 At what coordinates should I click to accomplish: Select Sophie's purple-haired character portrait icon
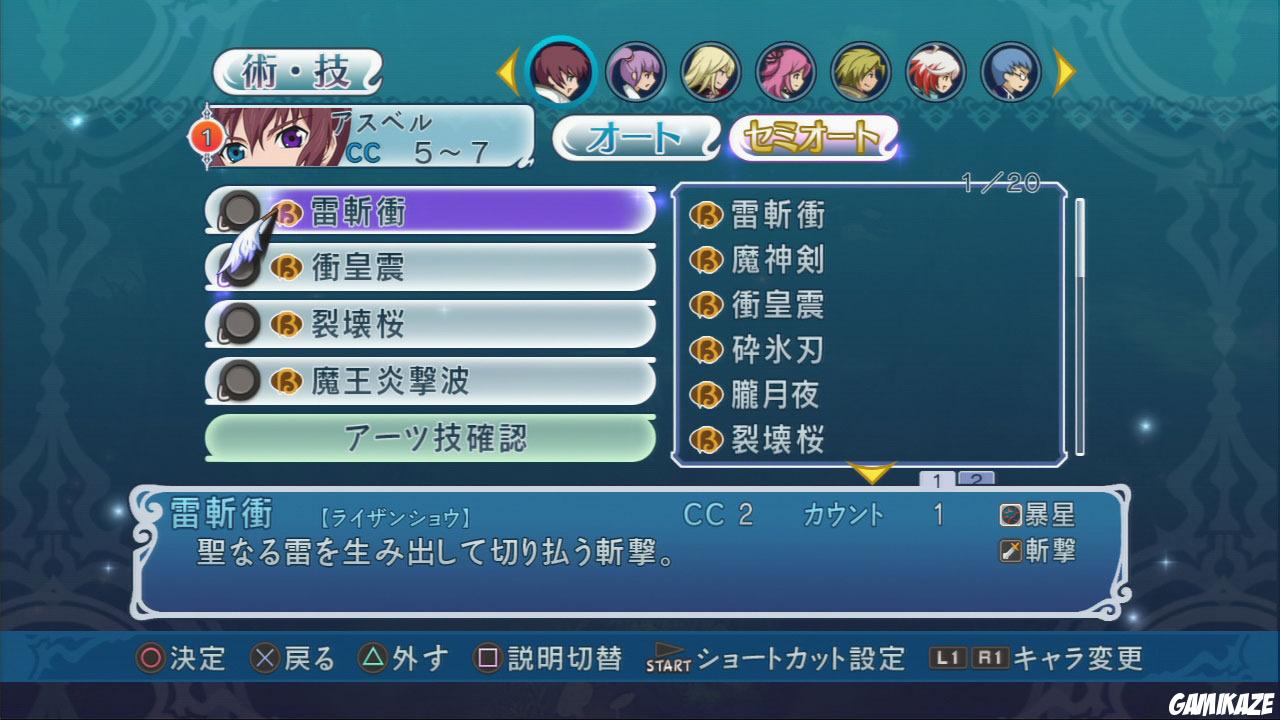click(x=638, y=71)
